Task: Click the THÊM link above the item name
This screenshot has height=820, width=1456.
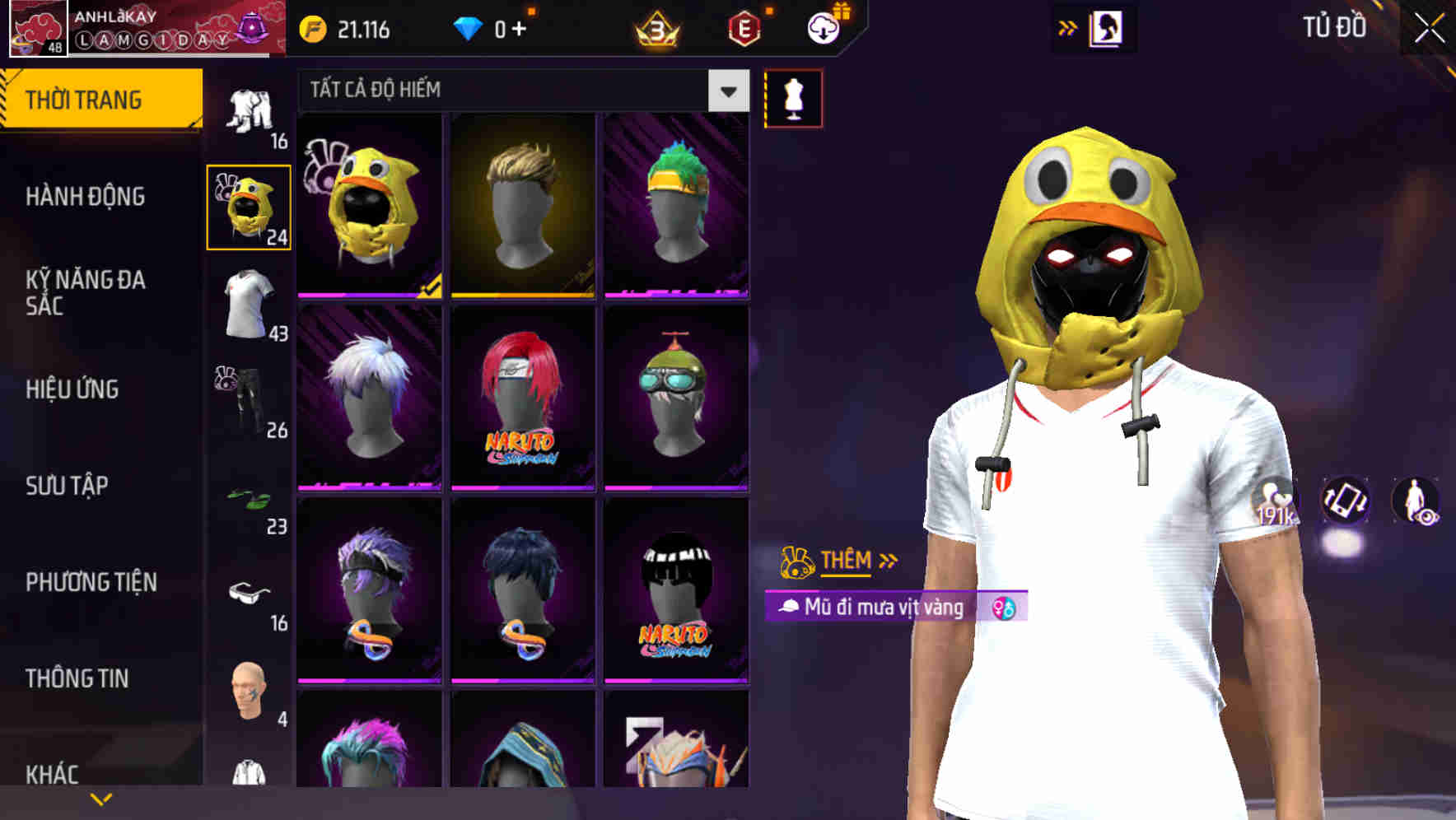Action: point(845,561)
